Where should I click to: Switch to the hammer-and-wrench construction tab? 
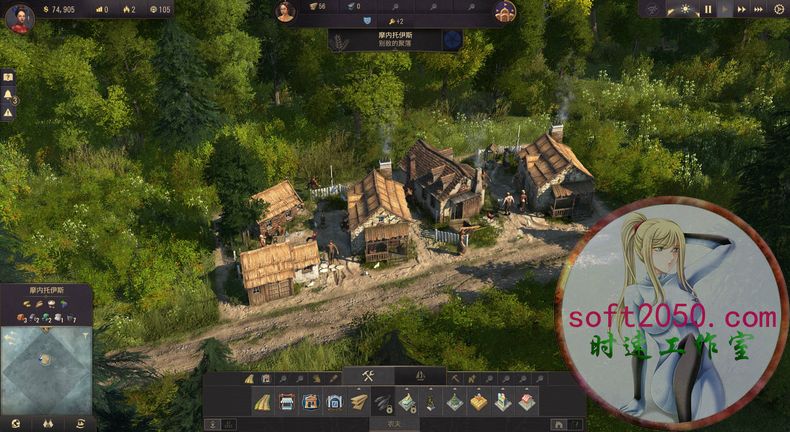368,376
